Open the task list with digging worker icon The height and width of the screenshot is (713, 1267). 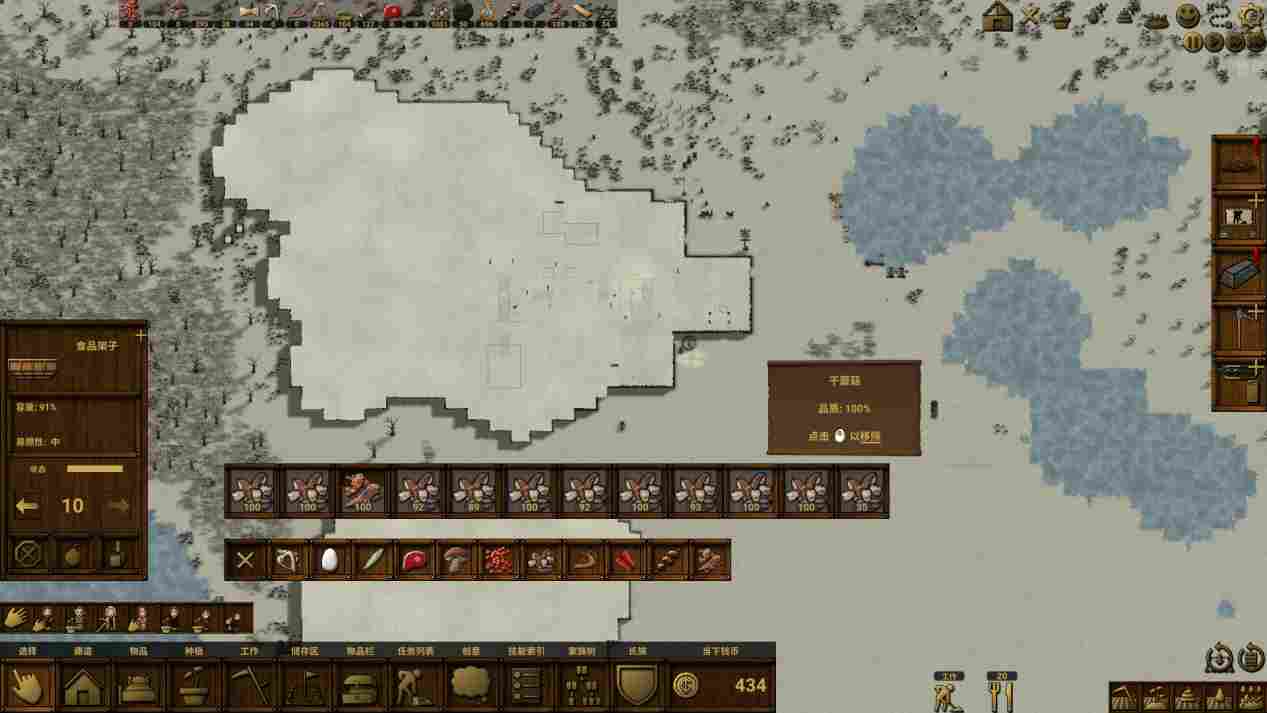(414, 686)
